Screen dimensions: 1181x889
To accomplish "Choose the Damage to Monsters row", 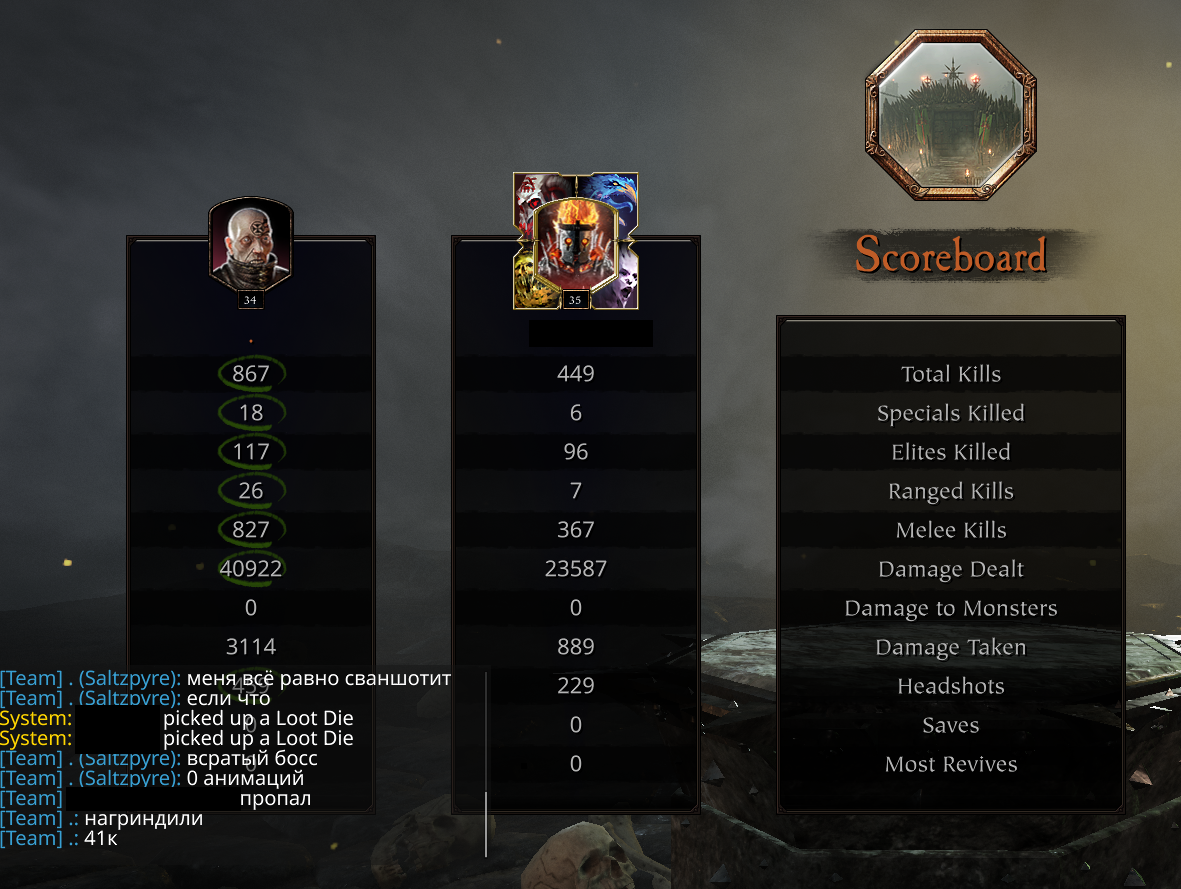I will pyautogui.click(x=950, y=608).
